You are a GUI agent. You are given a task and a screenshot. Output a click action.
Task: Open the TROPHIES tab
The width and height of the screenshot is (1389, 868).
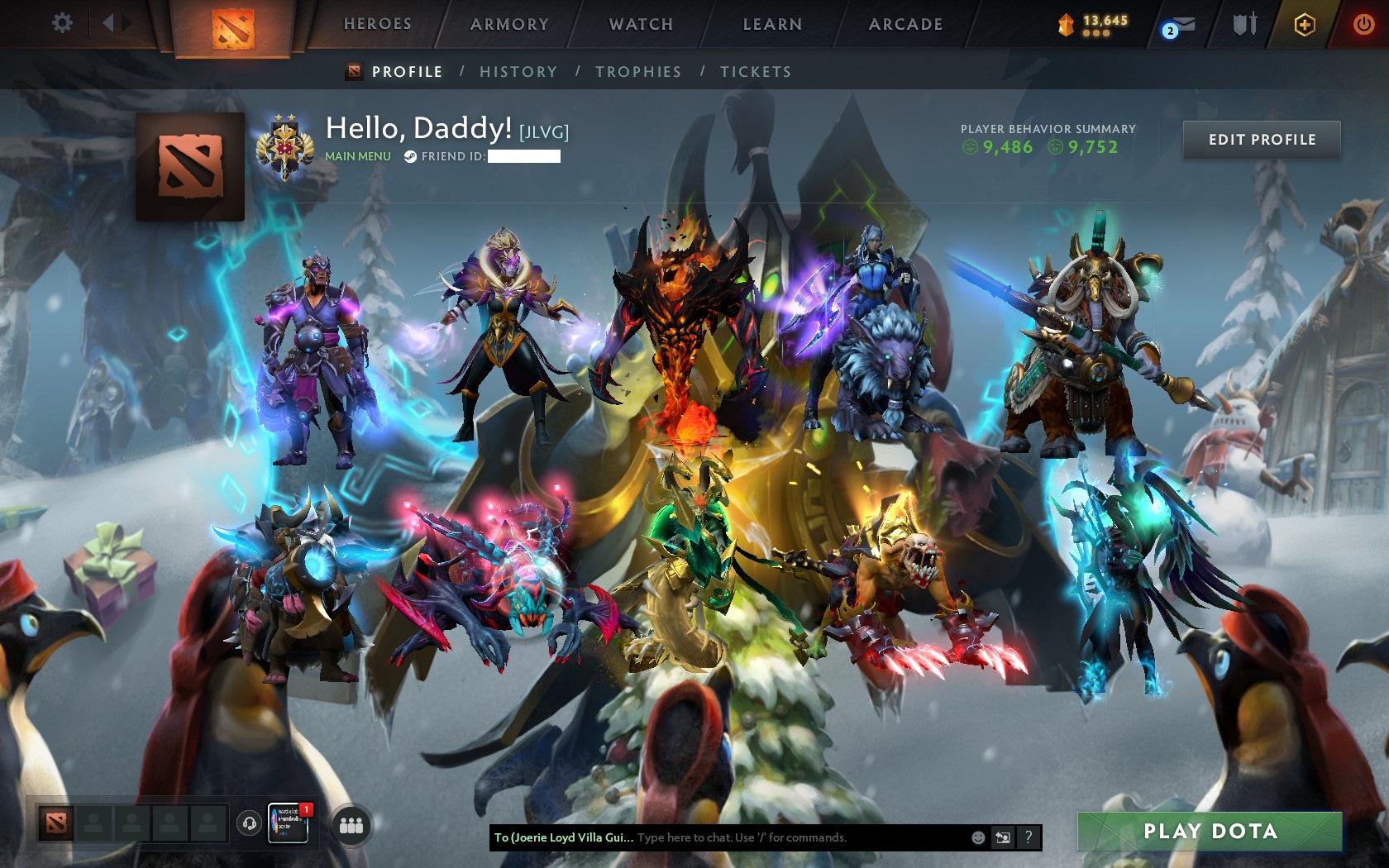pyautogui.click(x=638, y=72)
